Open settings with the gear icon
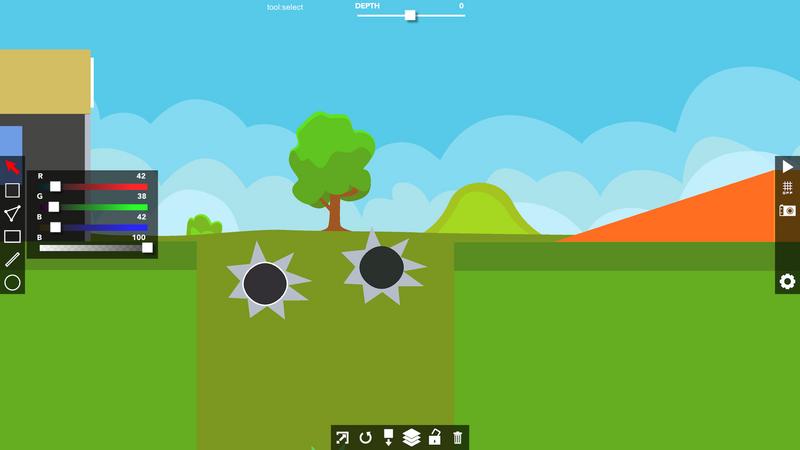 tap(787, 282)
